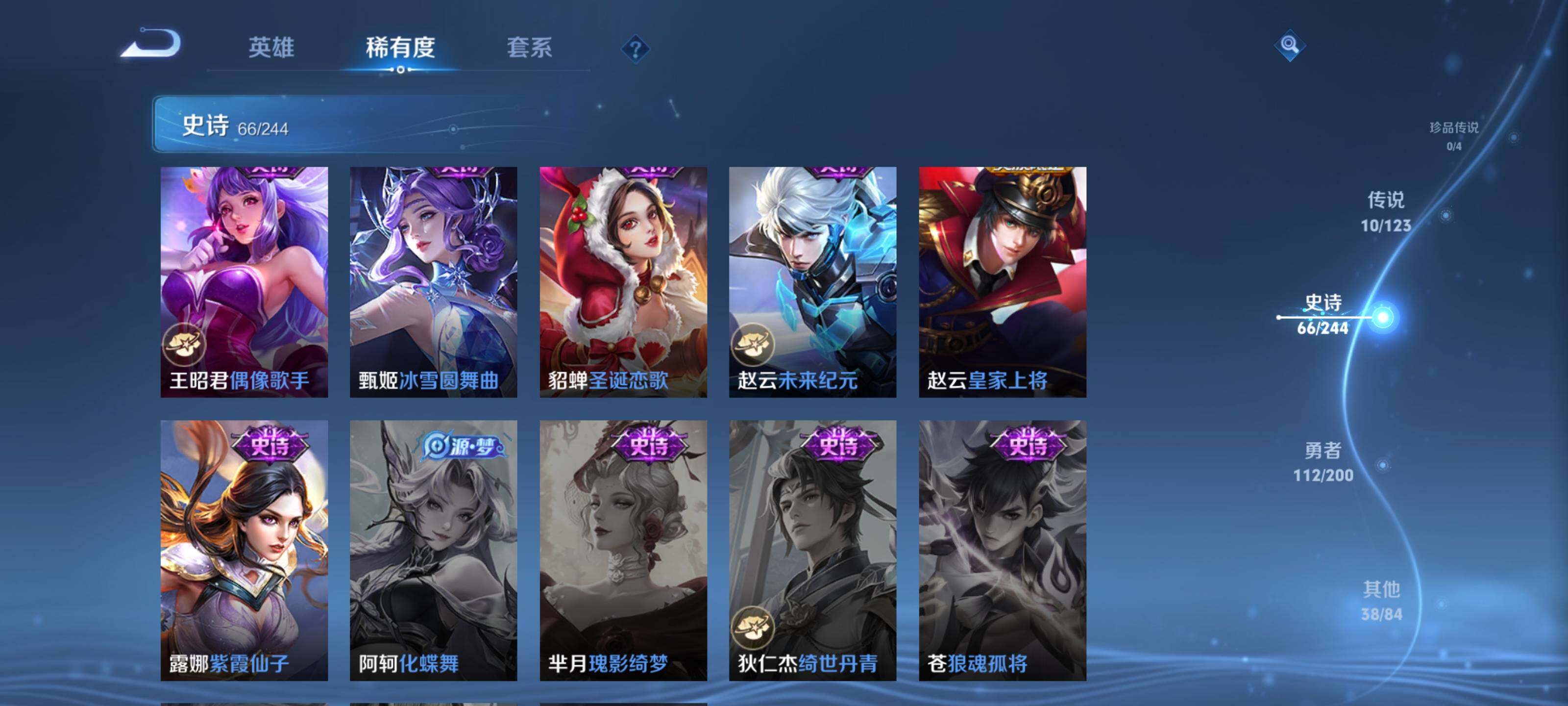The width and height of the screenshot is (1568, 706).
Task: Jump to the 传说 rarity section
Action: click(1385, 211)
